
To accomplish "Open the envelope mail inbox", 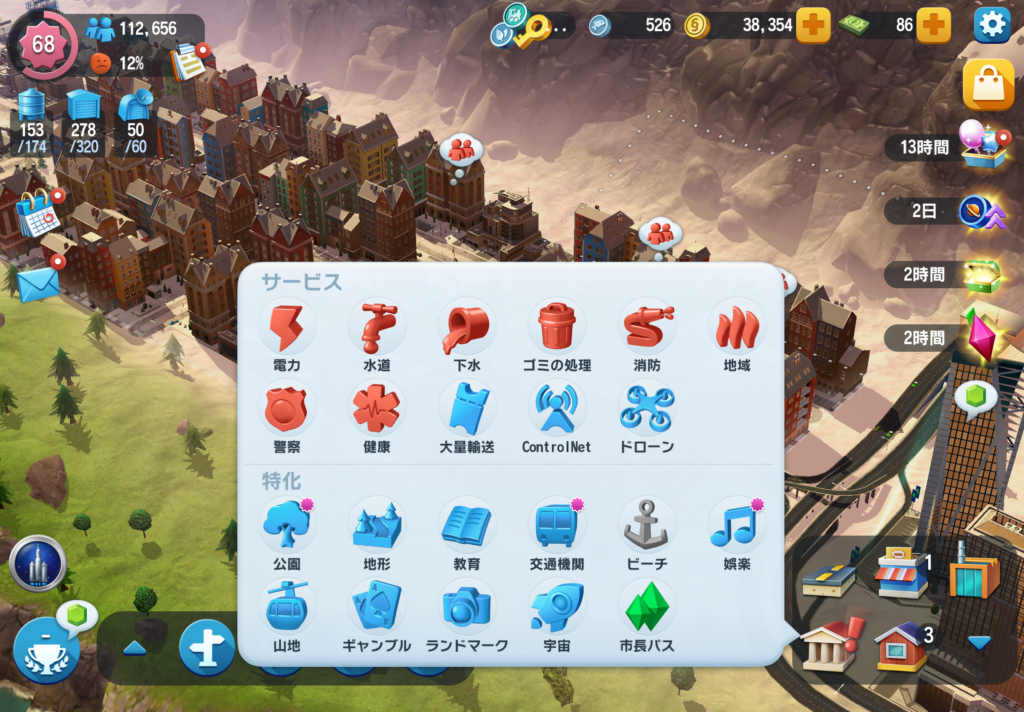I will [37, 284].
